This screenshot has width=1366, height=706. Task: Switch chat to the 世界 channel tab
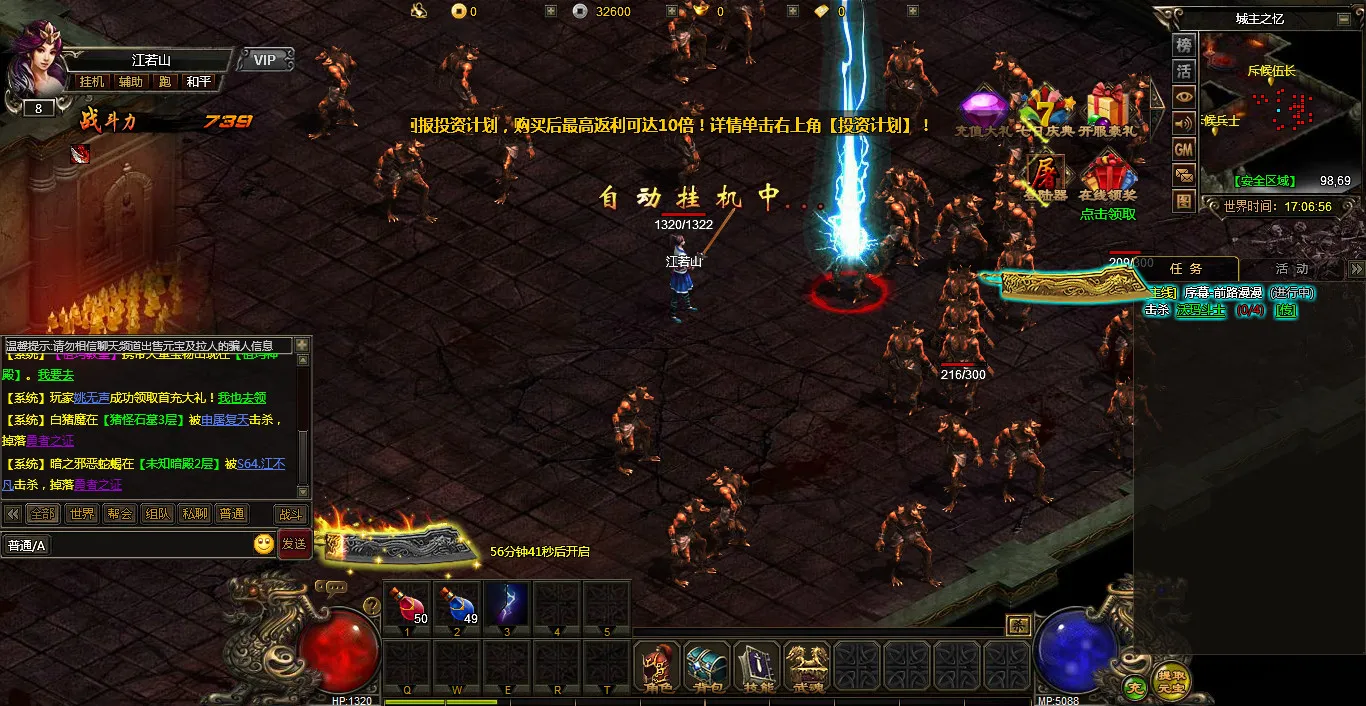coord(81,514)
